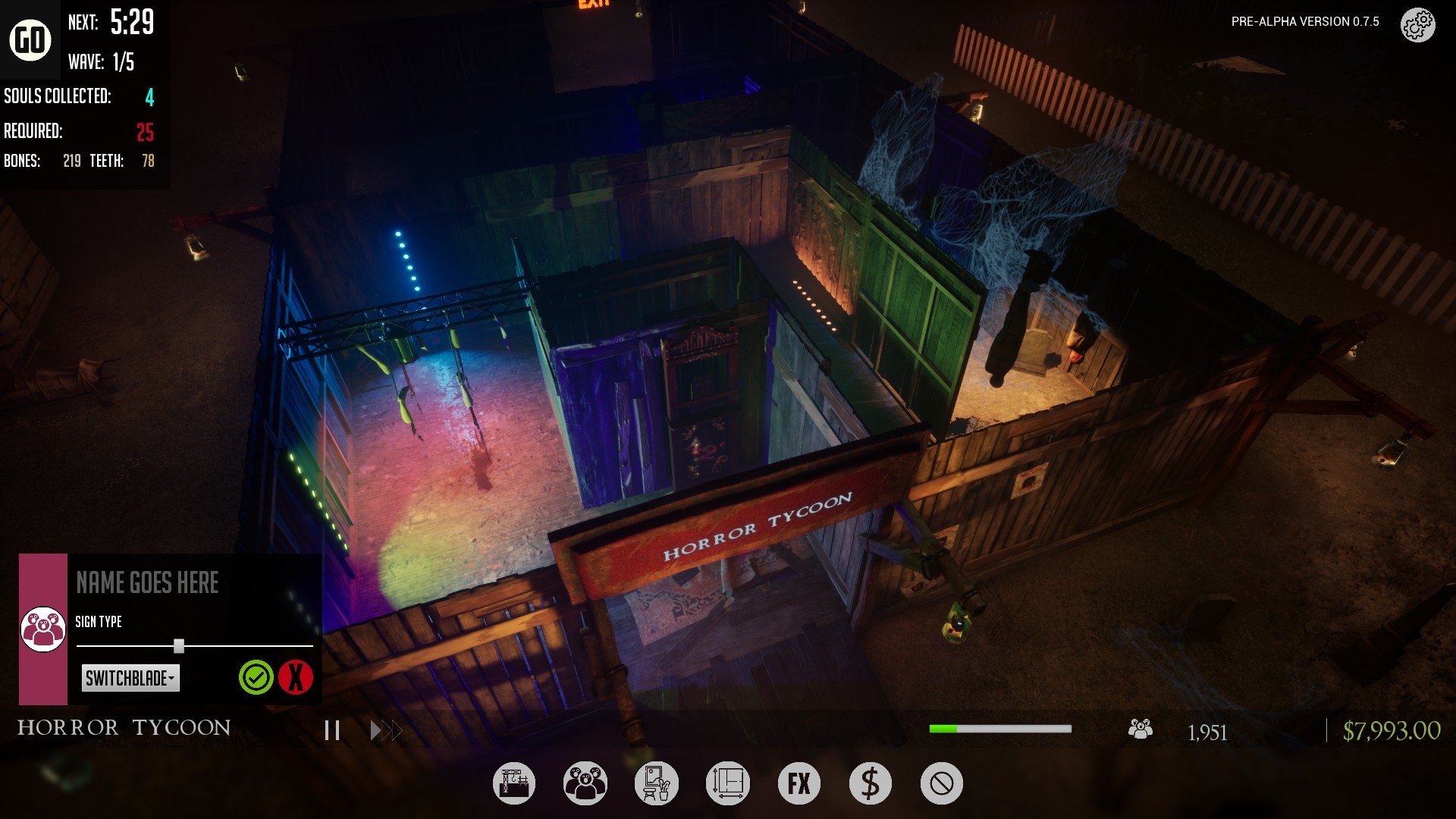Open the settings gear in top right corner
This screenshot has height=819, width=1456.
[1417, 24]
